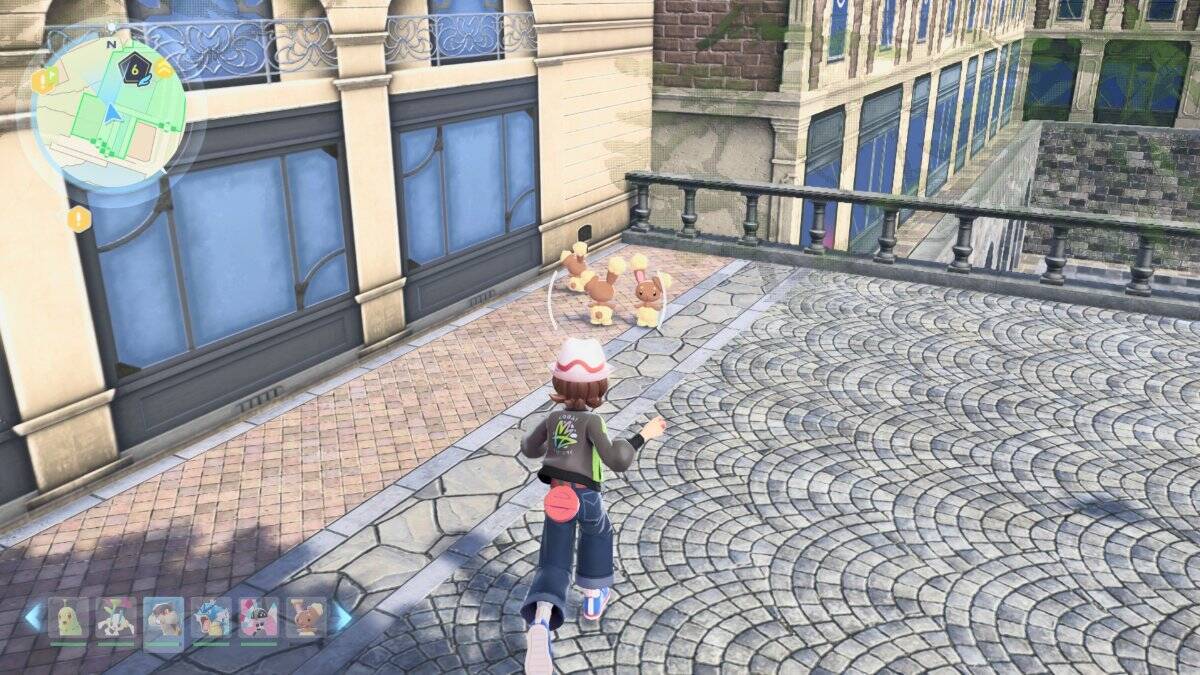Click the yellow chevron marker on minimap
Image resolution: width=1200 pixels, height=675 pixels.
(162, 68)
